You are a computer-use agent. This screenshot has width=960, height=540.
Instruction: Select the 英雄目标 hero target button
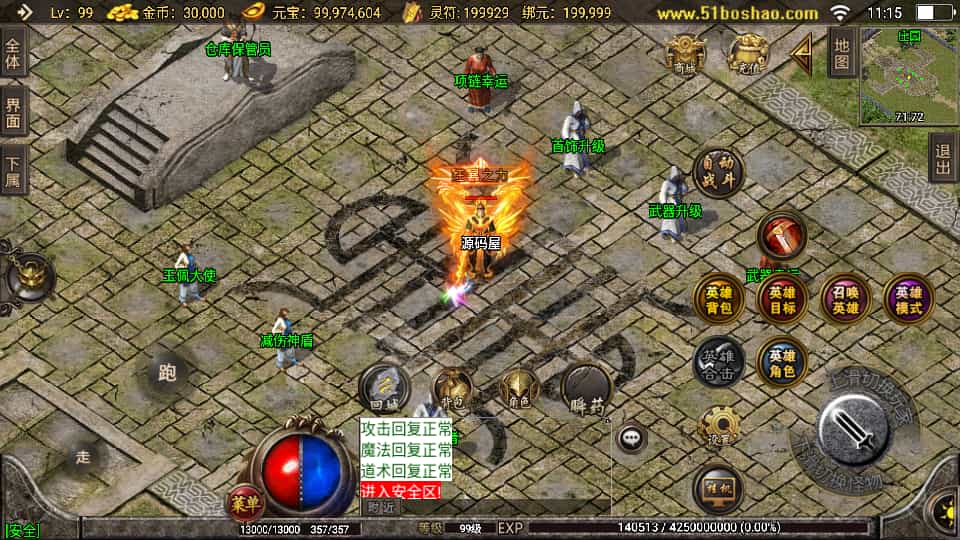pos(782,299)
